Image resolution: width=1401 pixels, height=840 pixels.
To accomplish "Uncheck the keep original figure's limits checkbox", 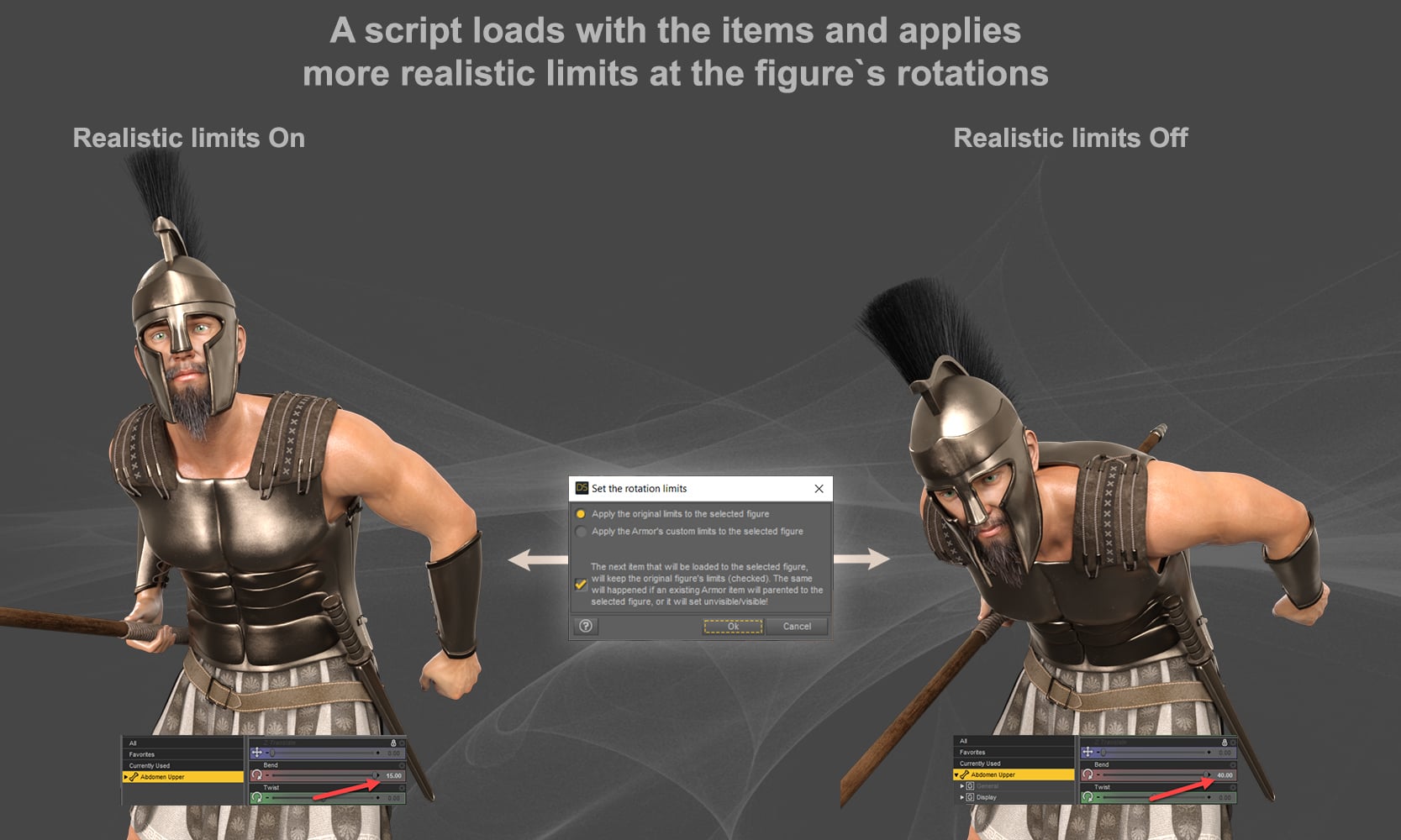I will 582,583.
